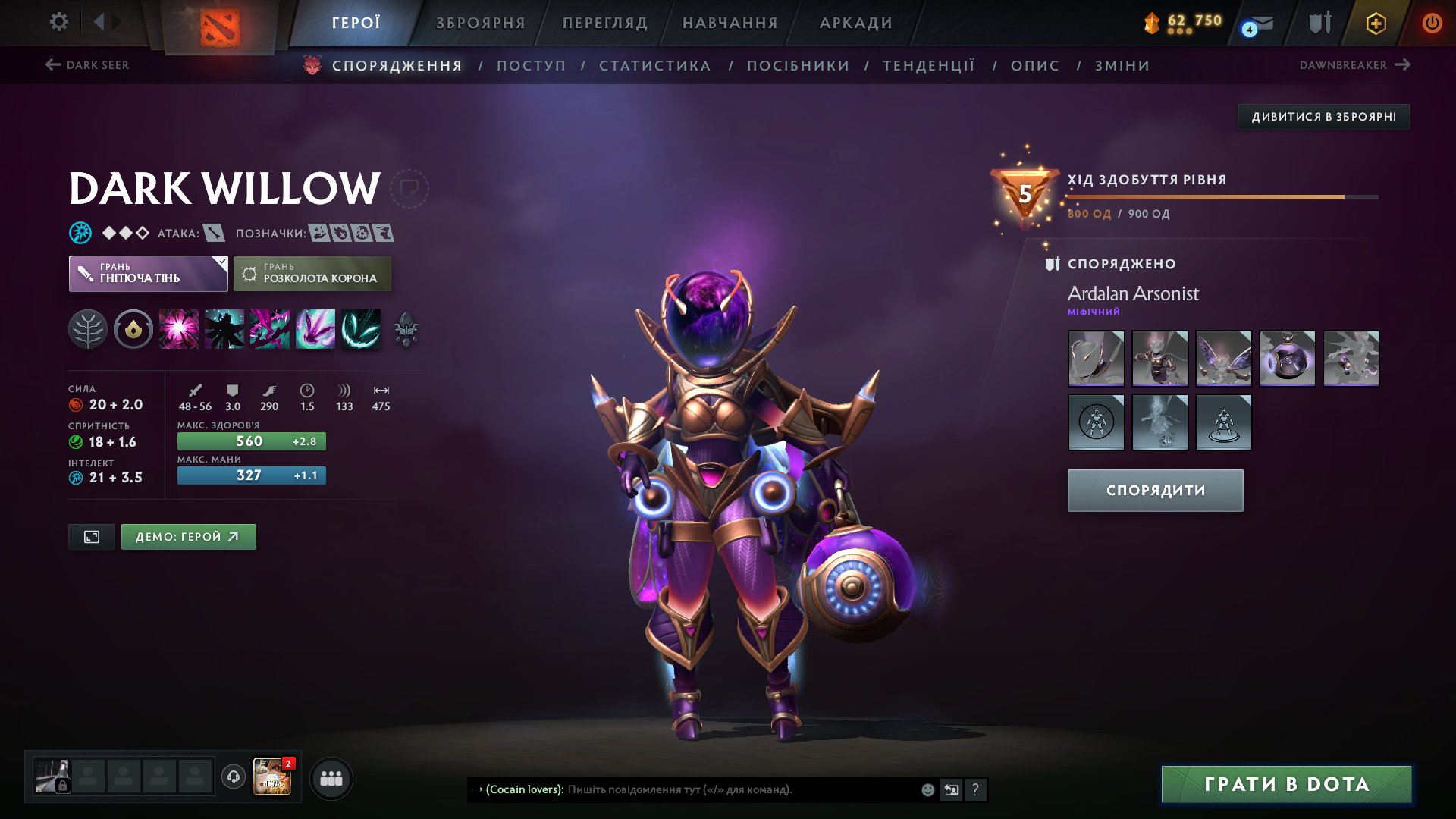This screenshot has width=1456, height=819.
Task: Click an Ardalan Arsonist item thumbnail
Action: tap(1096, 359)
